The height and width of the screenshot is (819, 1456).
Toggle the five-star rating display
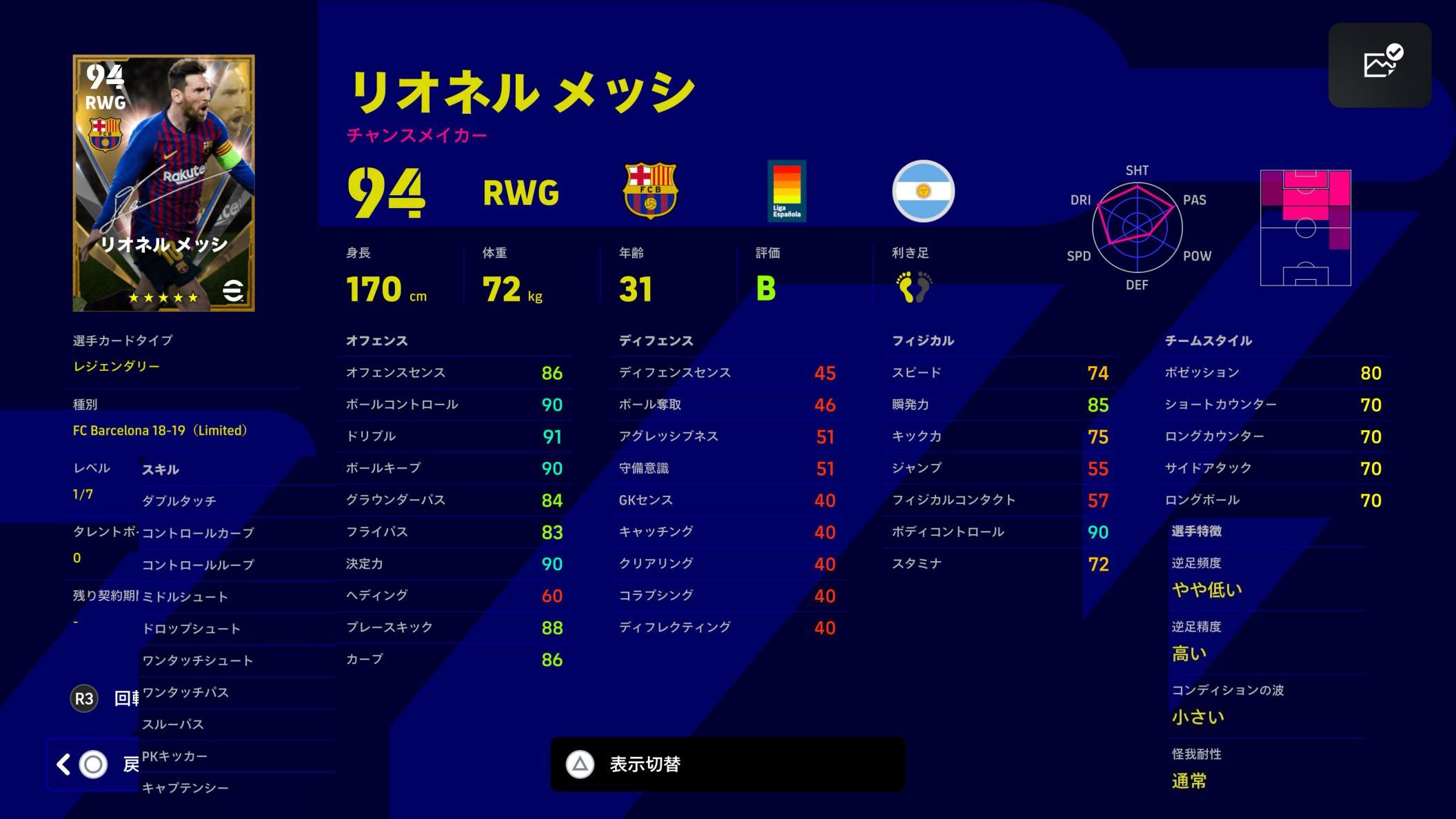[x=162, y=298]
